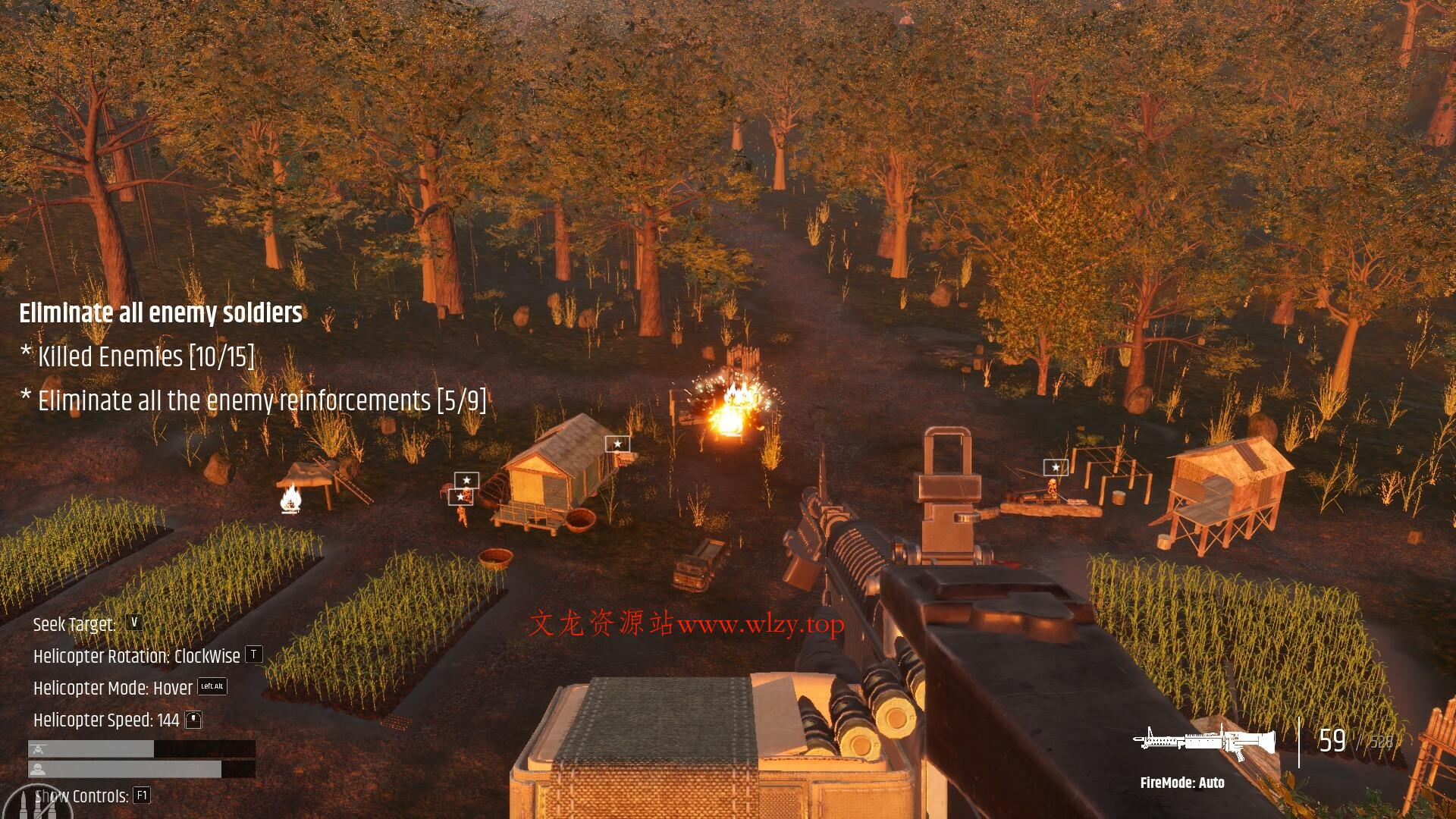This screenshot has height=819, width=1456.
Task: Click the helicopter icon beside the top health bar
Action: 36,748
